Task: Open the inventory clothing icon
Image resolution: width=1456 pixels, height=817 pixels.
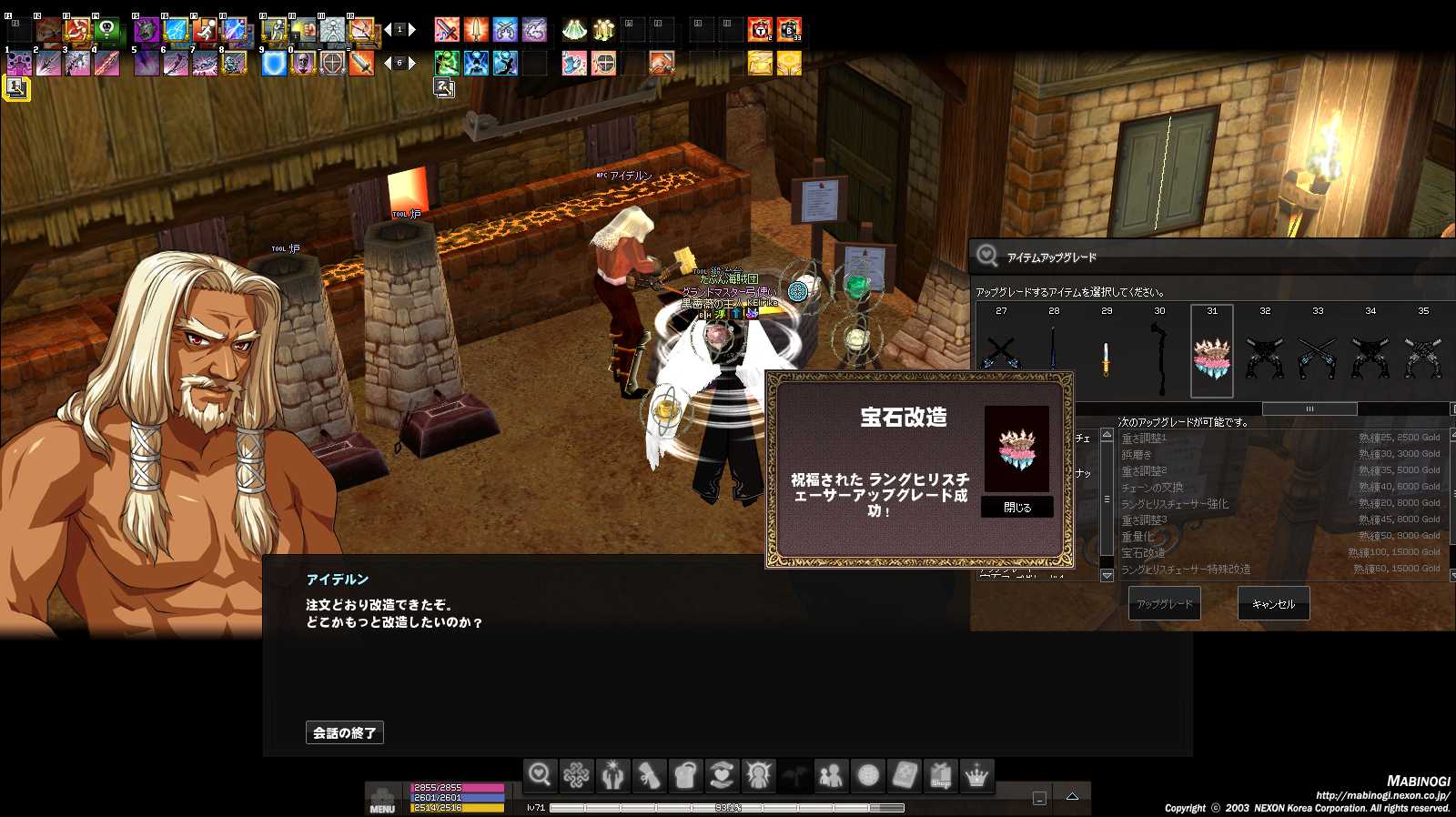Action: 686,774
